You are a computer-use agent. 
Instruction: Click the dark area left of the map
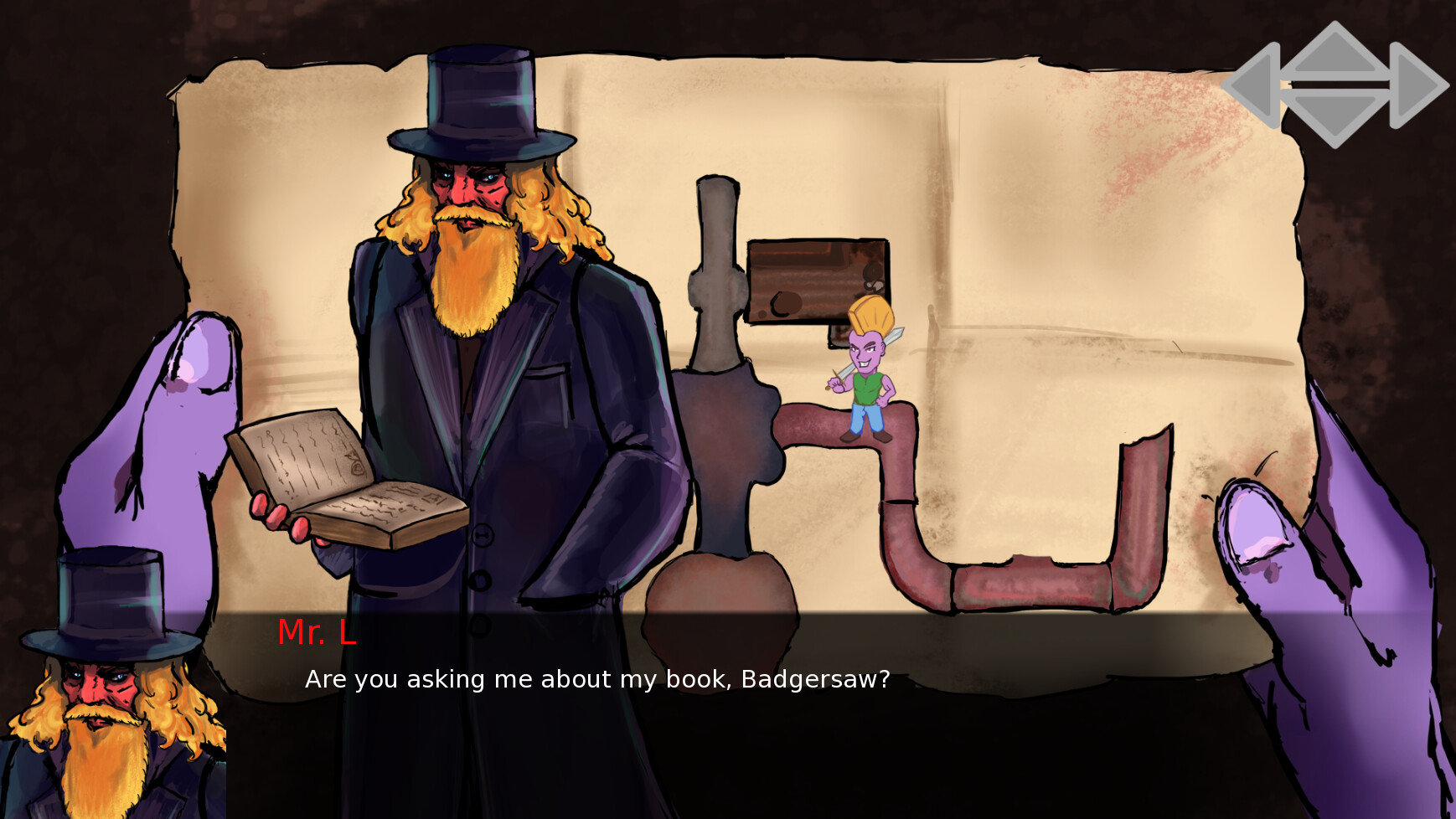(84, 167)
